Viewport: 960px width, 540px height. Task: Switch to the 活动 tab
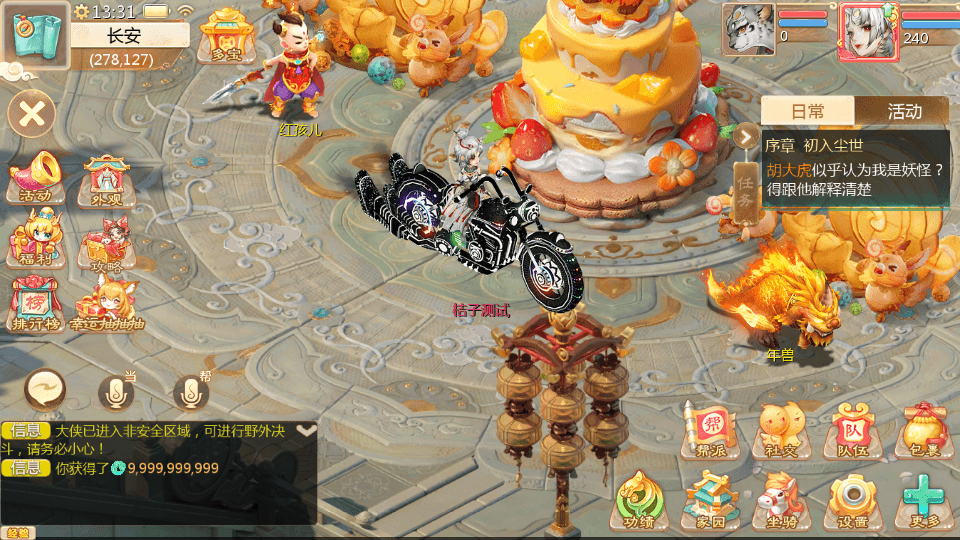coord(902,111)
